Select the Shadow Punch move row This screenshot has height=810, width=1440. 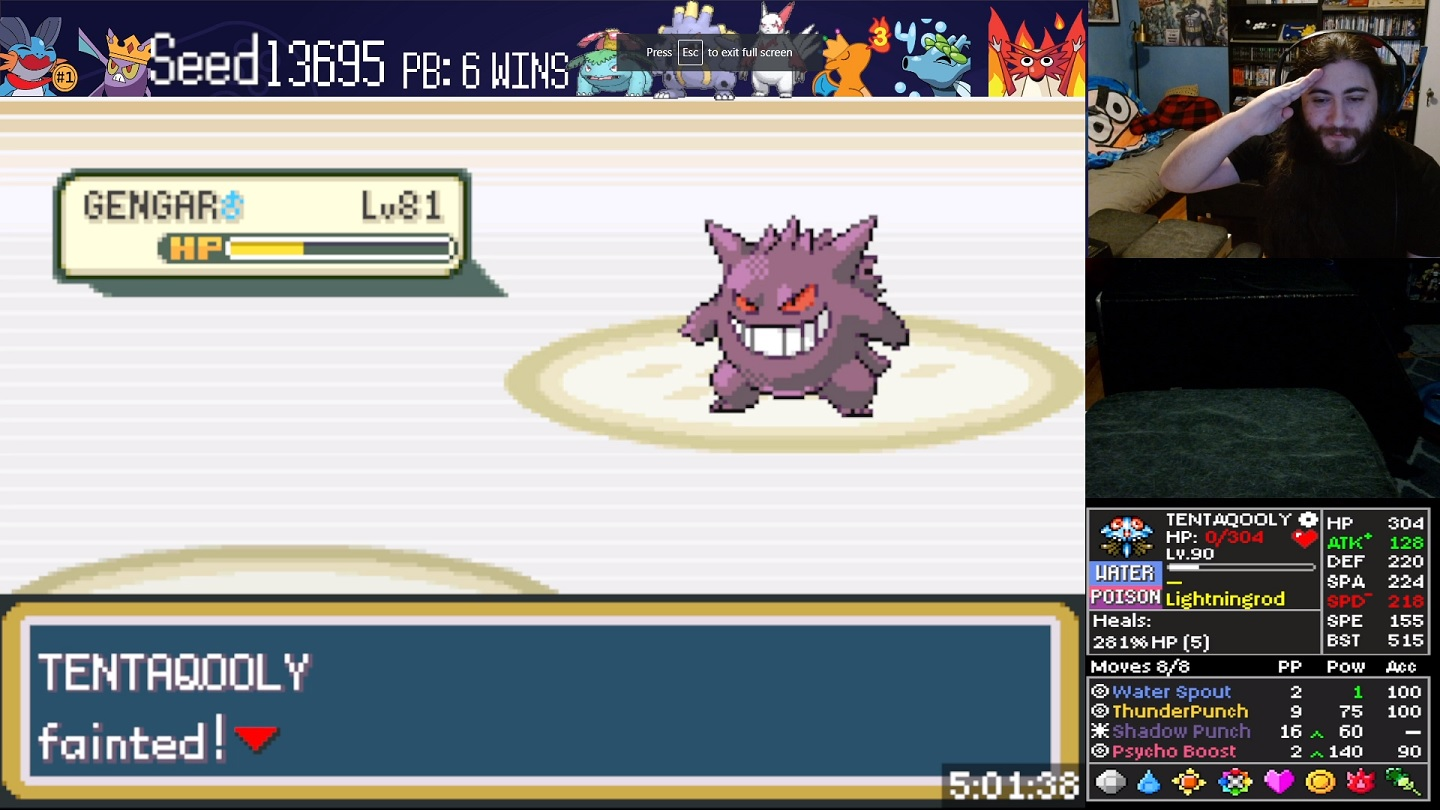(1181, 732)
